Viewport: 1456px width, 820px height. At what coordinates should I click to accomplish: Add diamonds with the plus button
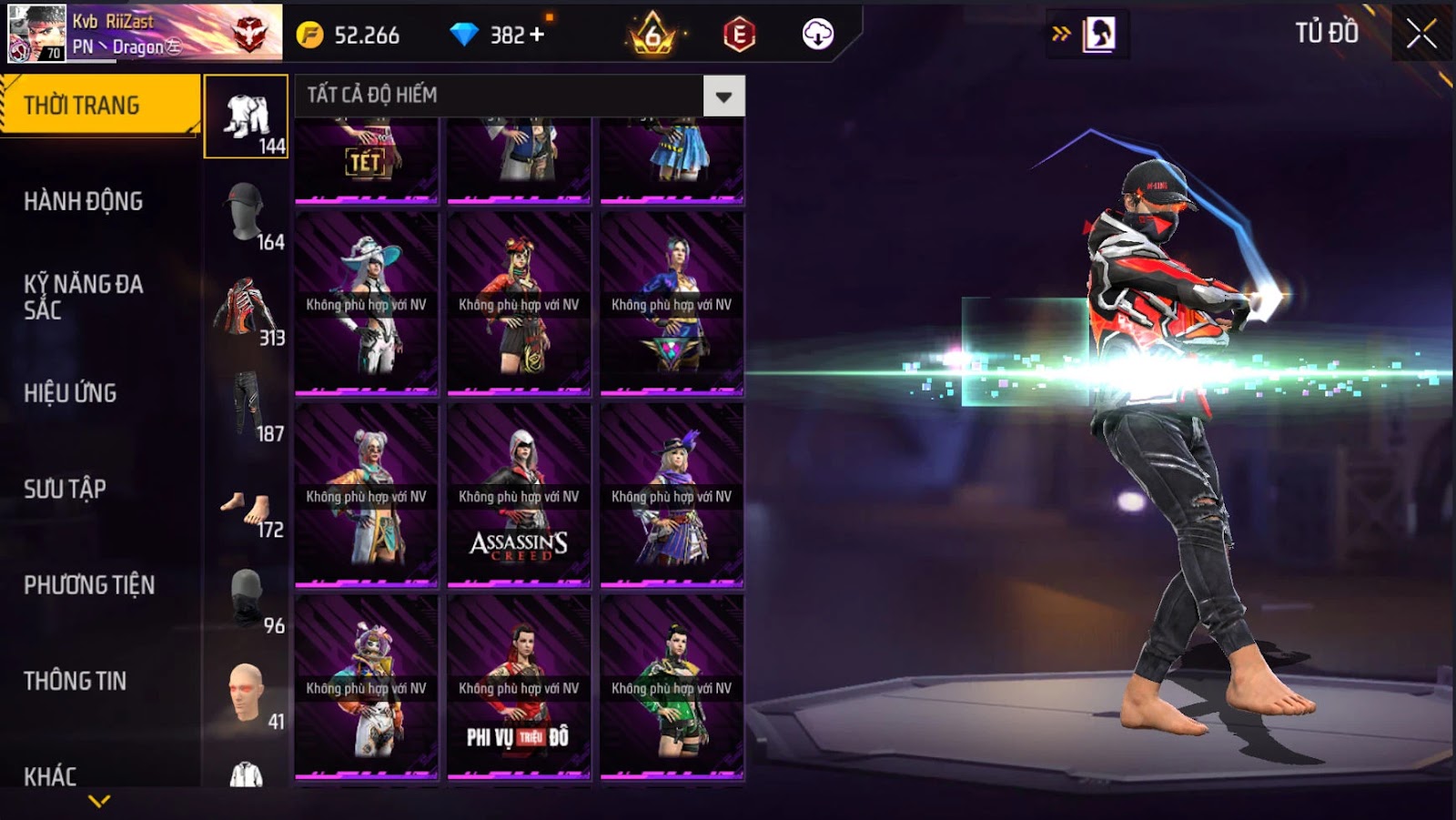(x=537, y=35)
